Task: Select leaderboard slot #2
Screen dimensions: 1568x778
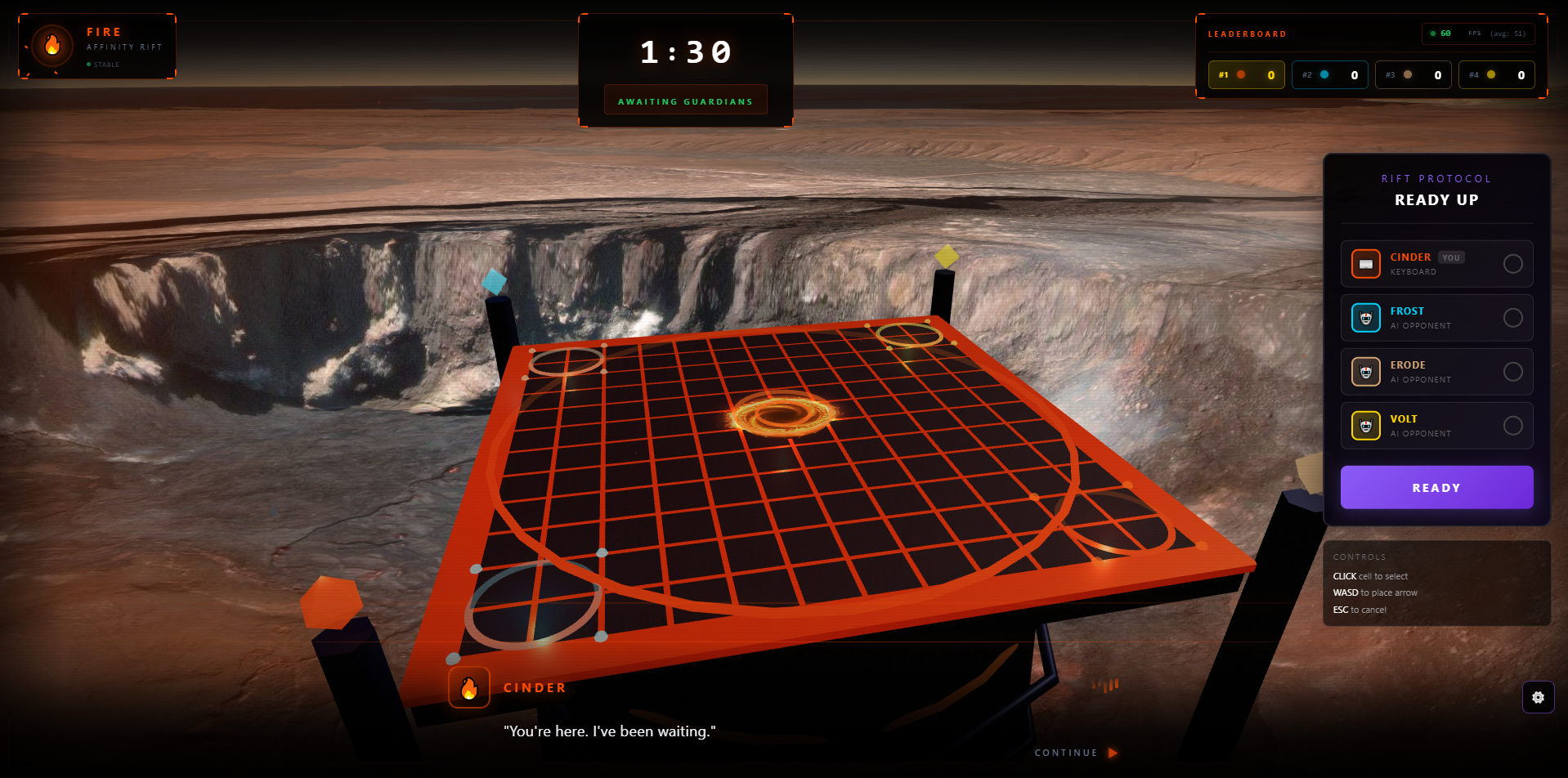Action: (1329, 74)
